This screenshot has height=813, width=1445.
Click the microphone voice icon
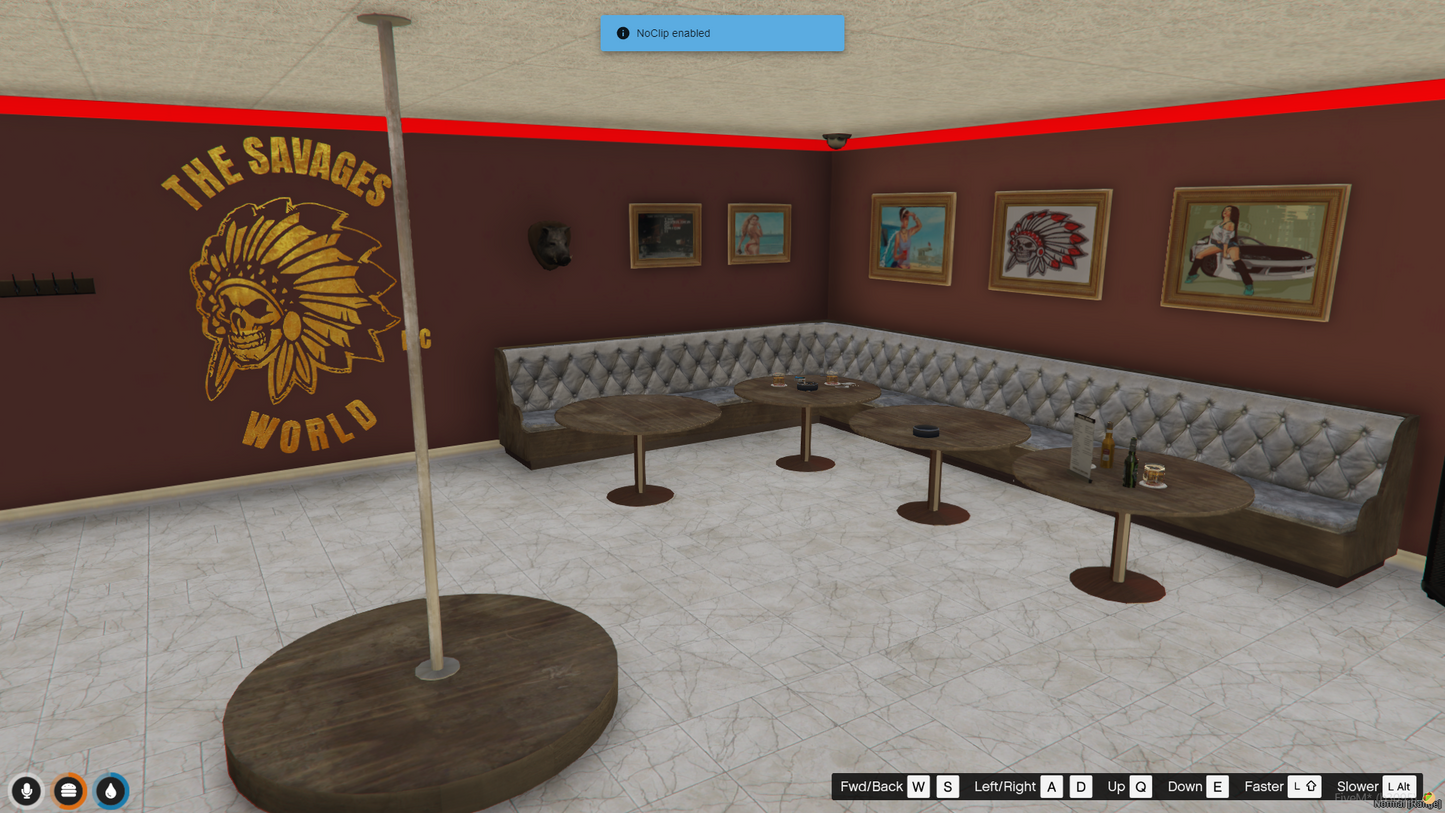(x=27, y=791)
